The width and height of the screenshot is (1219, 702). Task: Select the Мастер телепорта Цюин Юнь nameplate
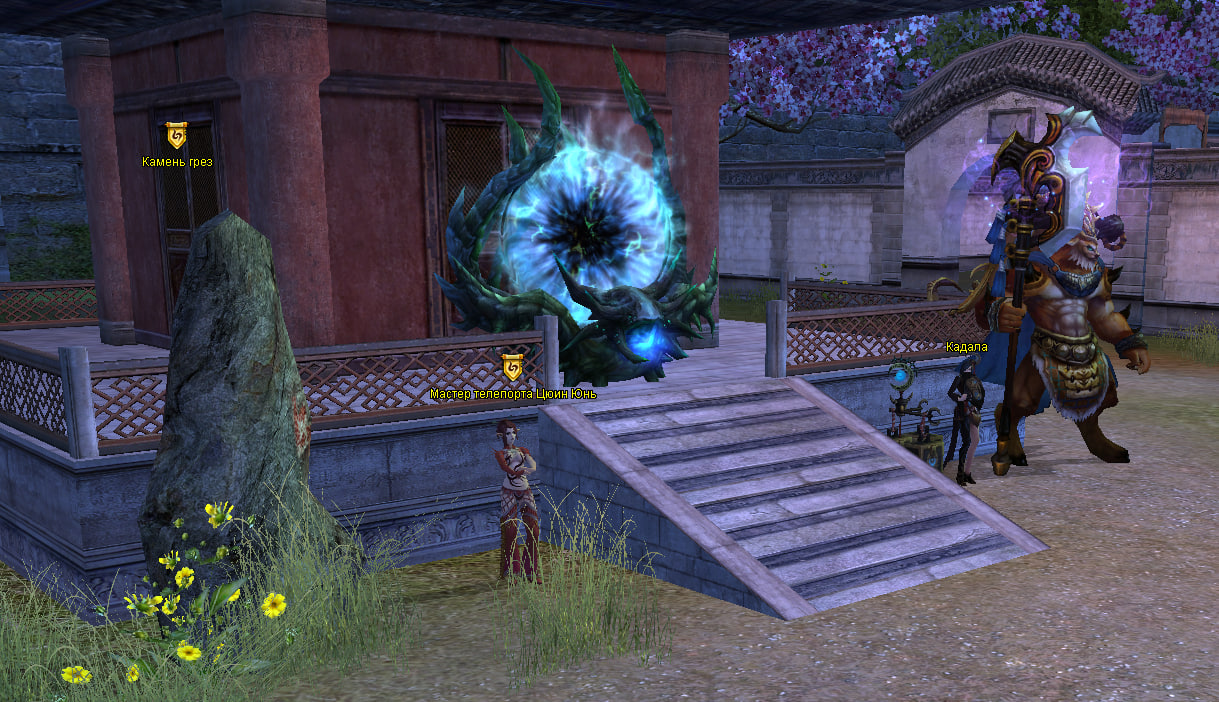513,394
